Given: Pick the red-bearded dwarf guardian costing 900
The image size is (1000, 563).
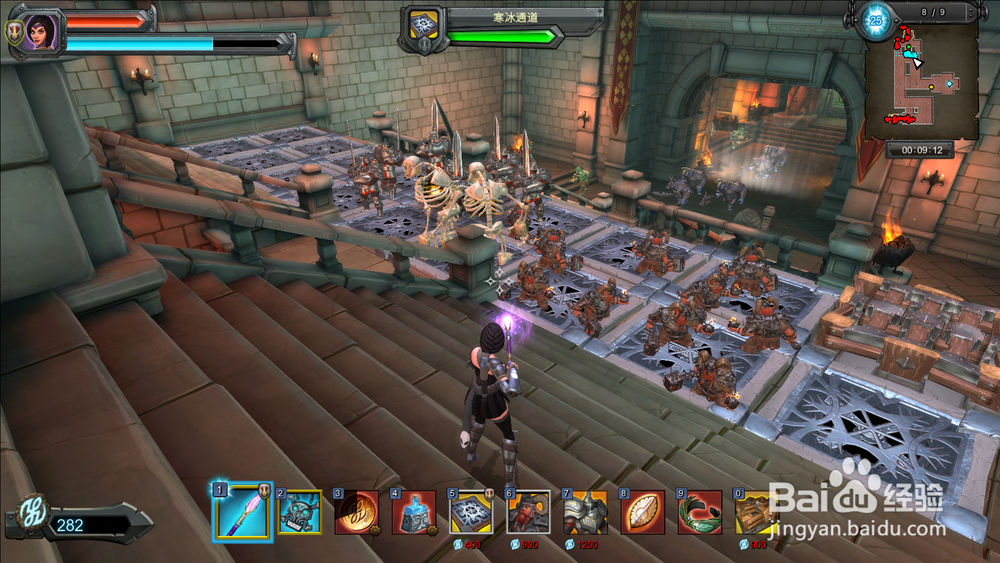Looking at the screenshot, I should [528, 512].
